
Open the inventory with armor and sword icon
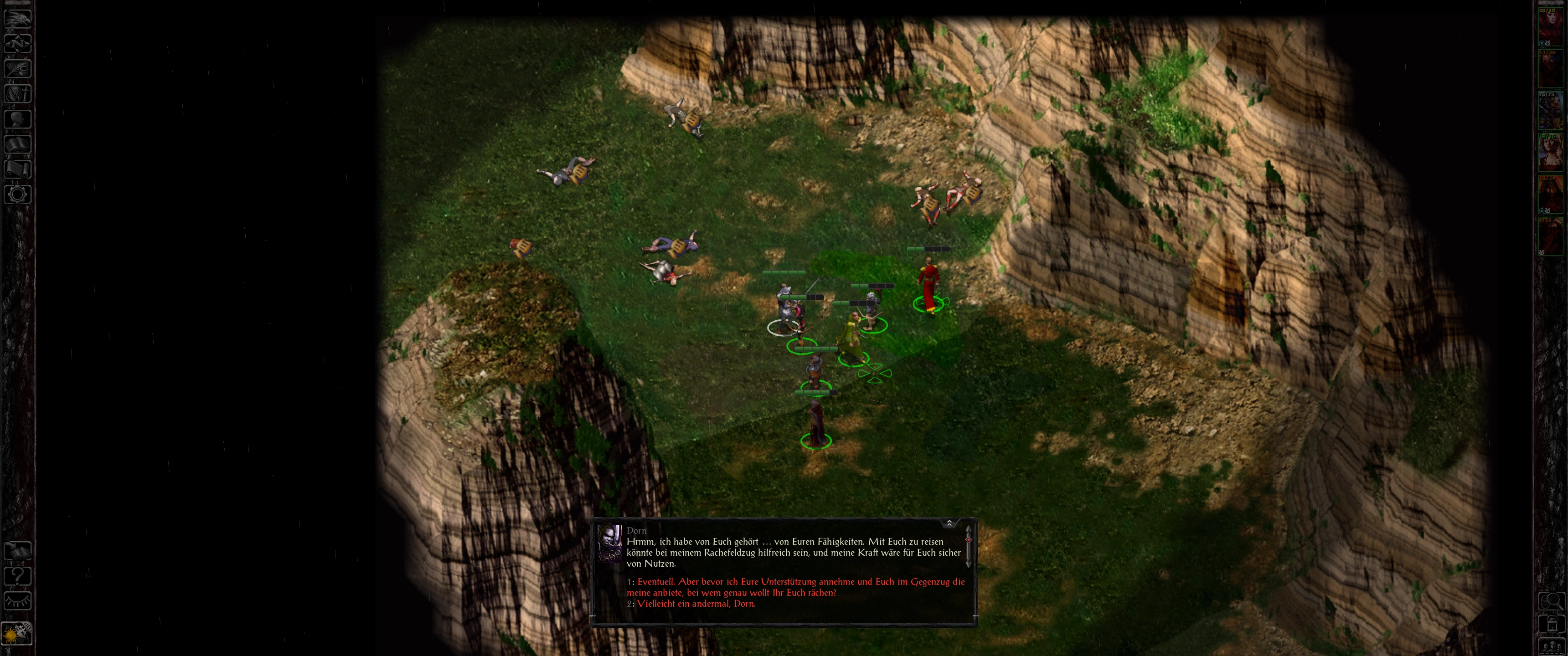tap(17, 94)
